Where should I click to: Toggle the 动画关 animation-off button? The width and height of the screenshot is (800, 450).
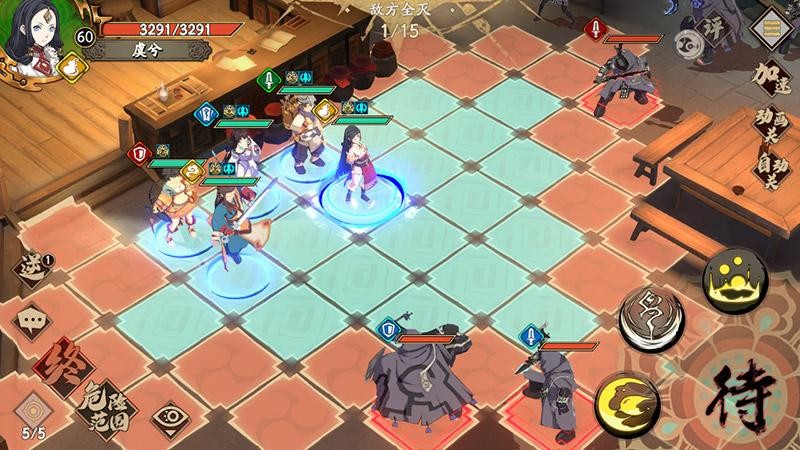pos(769,126)
